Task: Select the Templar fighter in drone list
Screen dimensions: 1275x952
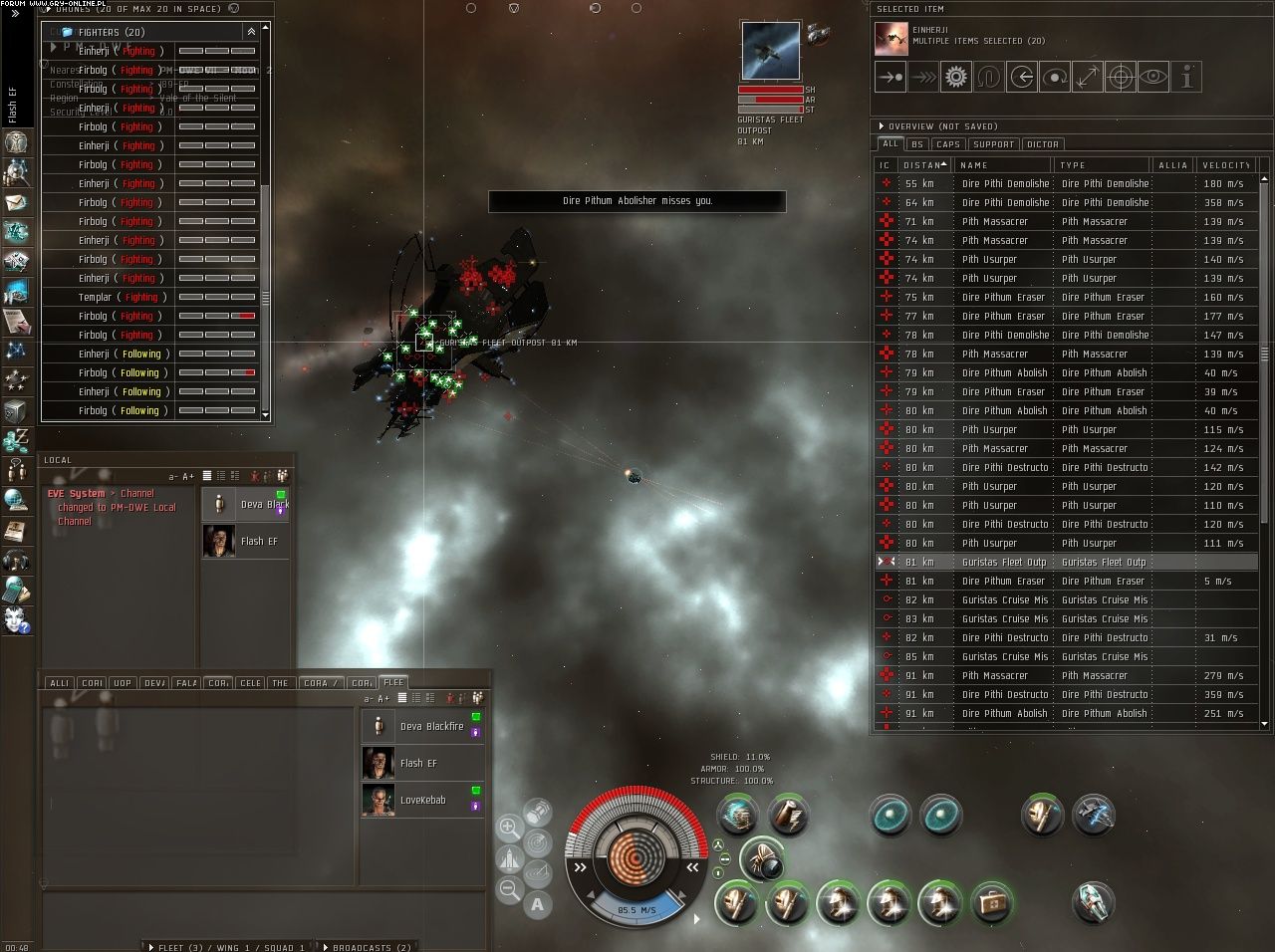Action: (95, 297)
